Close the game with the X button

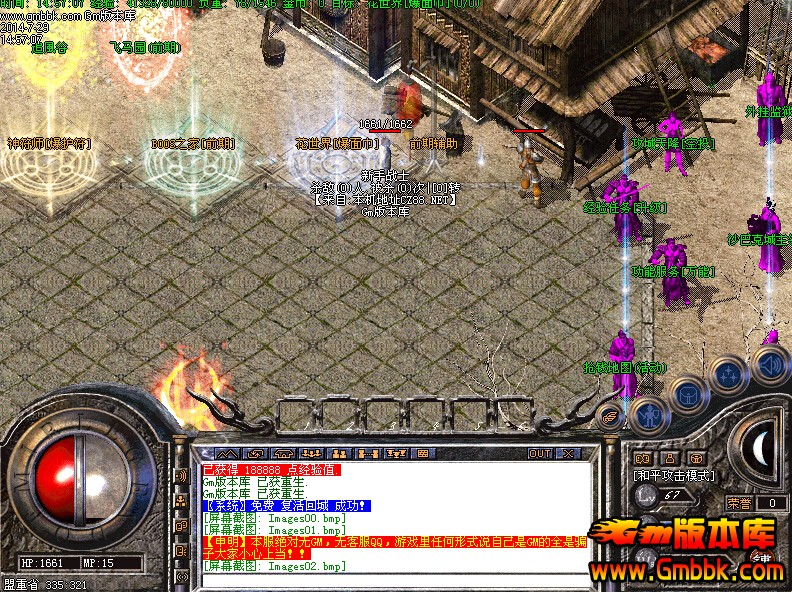point(568,454)
